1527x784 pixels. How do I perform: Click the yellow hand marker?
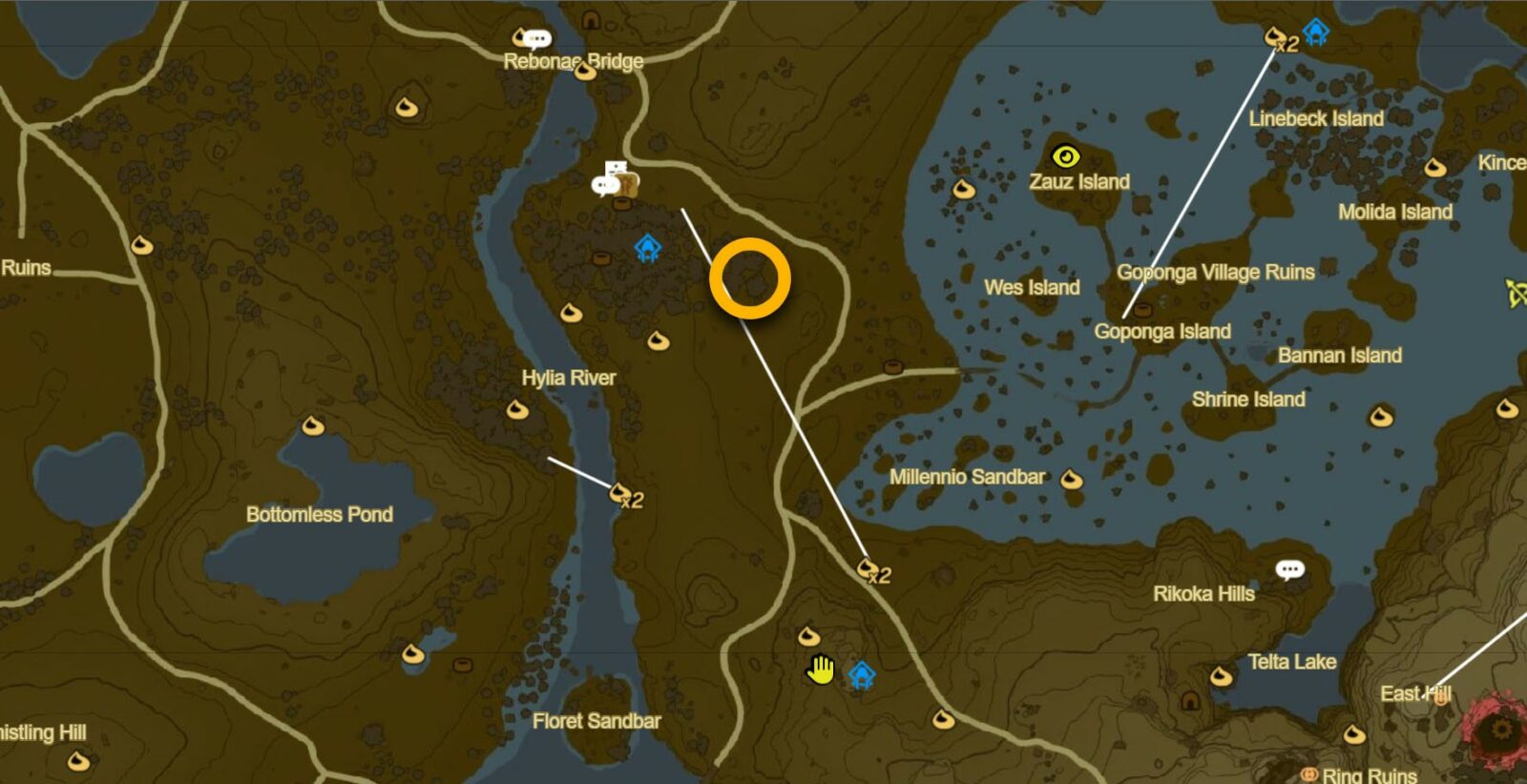click(x=820, y=670)
